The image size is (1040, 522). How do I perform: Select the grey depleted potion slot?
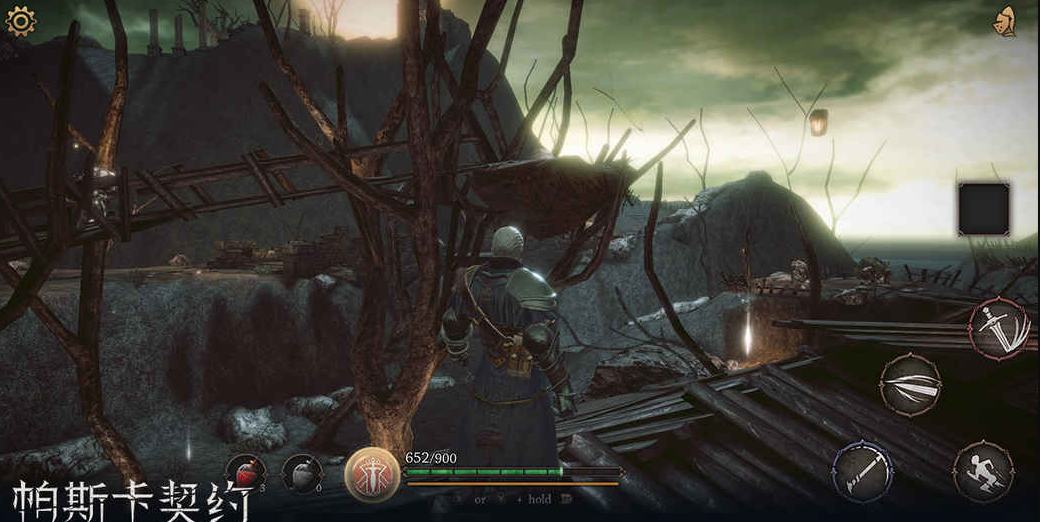click(x=301, y=473)
